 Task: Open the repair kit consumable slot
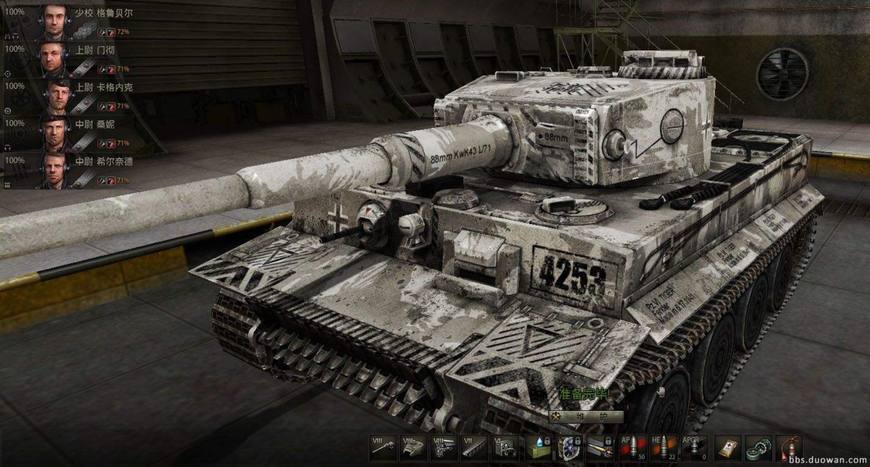[x=729, y=447]
